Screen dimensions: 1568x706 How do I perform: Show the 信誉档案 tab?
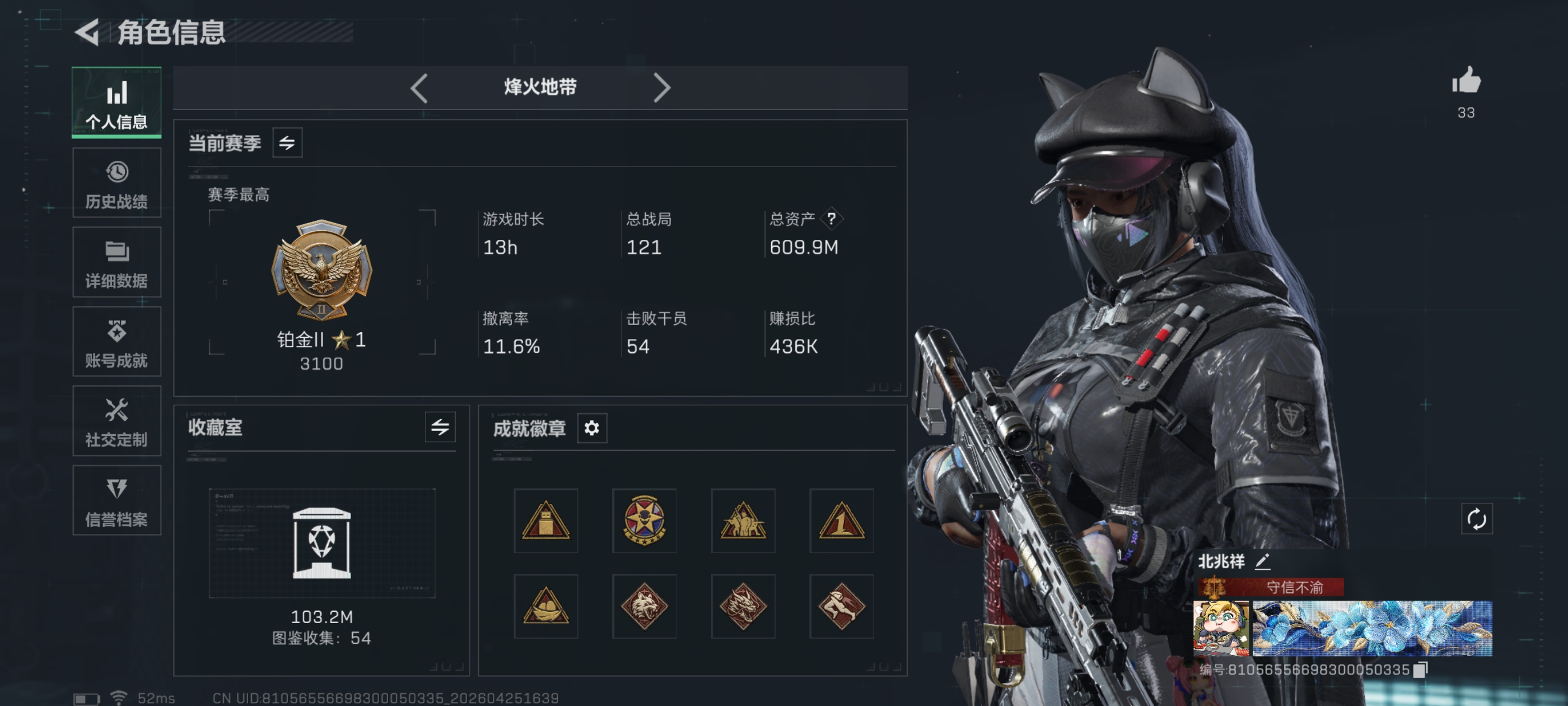116,501
